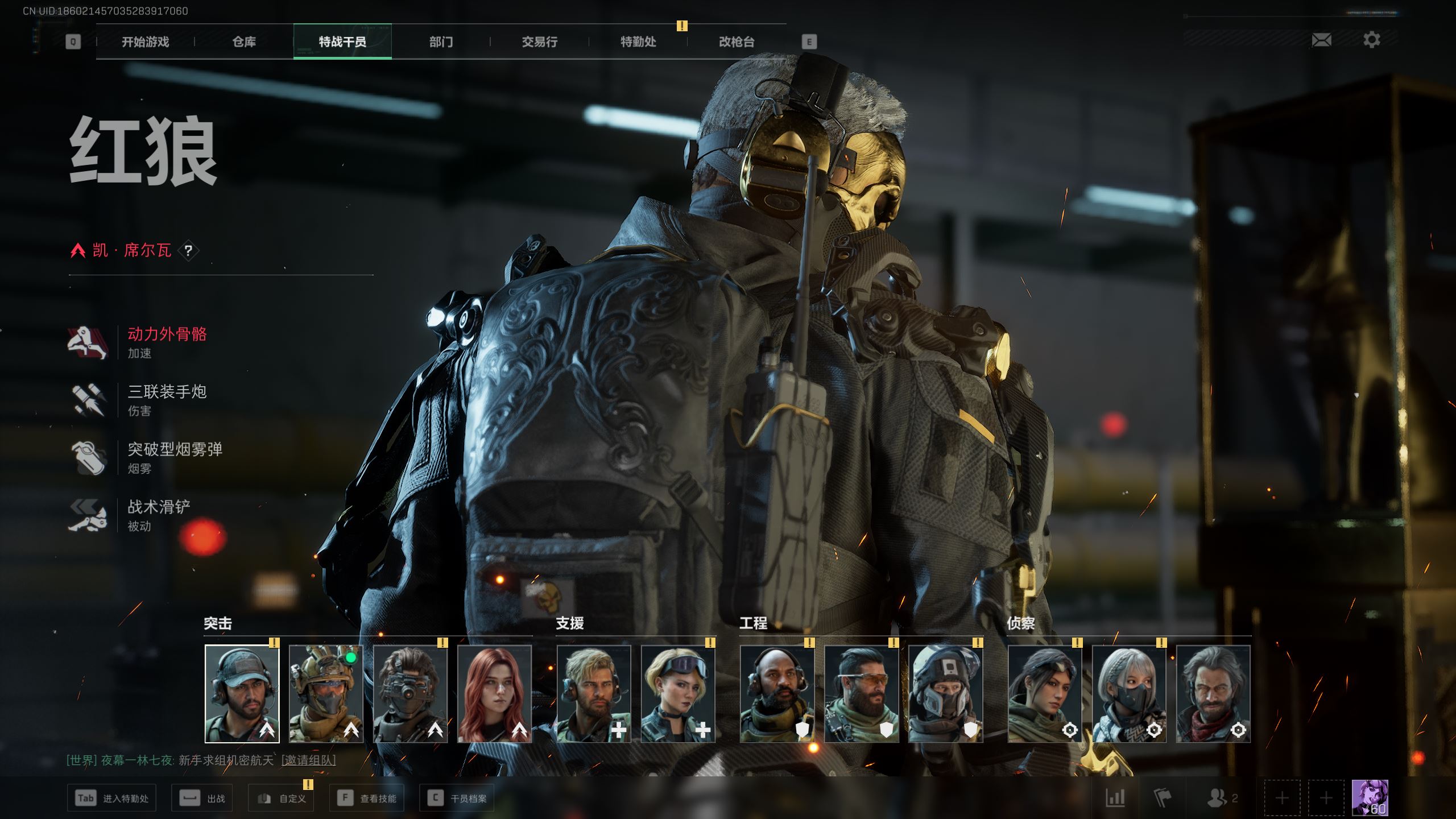The image size is (1456, 819).
Task: Open the player avatar at bottom right
Action: pyautogui.click(x=1370, y=798)
